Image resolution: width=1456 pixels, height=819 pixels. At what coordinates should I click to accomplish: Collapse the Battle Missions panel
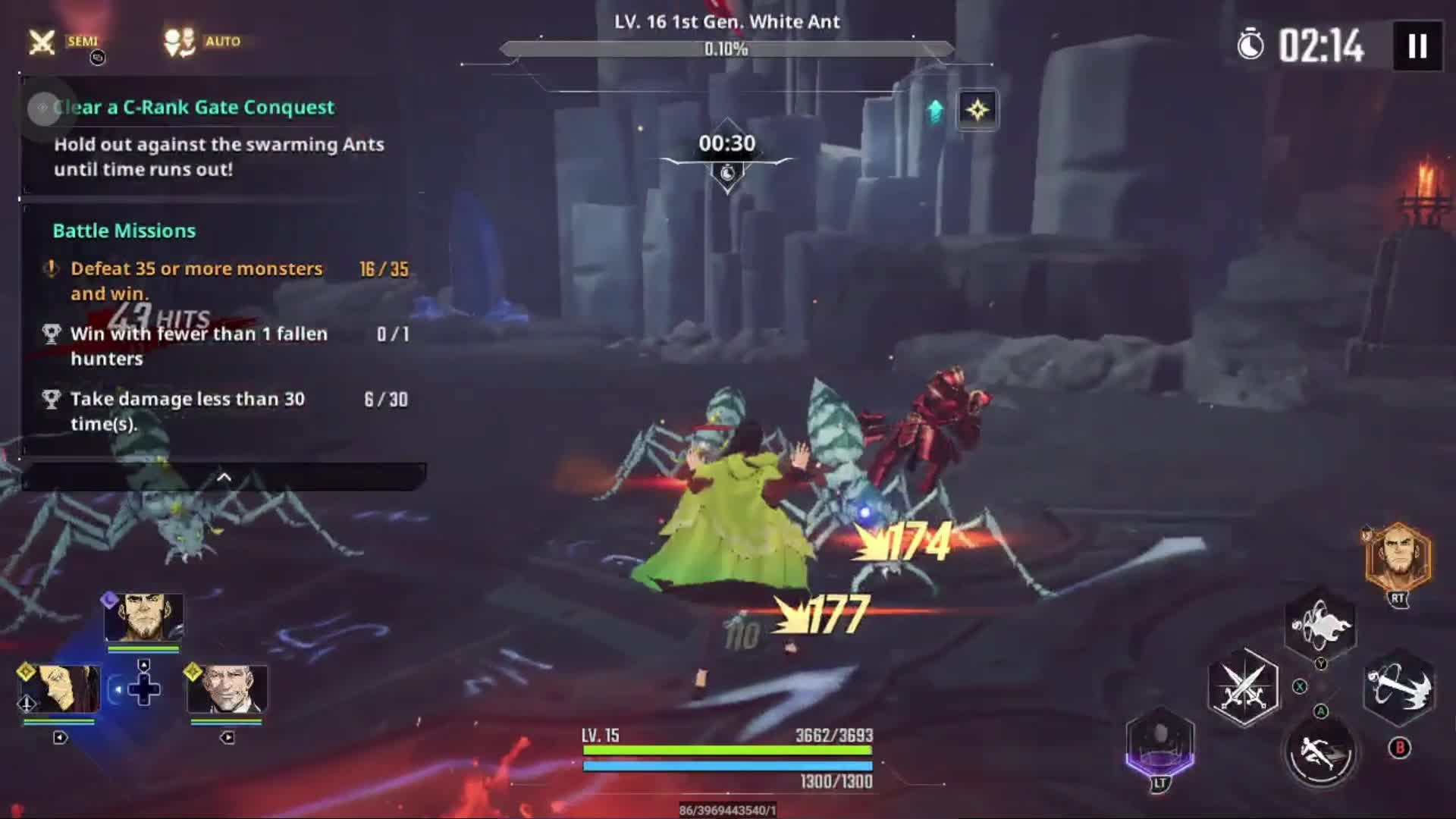[224, 478]
